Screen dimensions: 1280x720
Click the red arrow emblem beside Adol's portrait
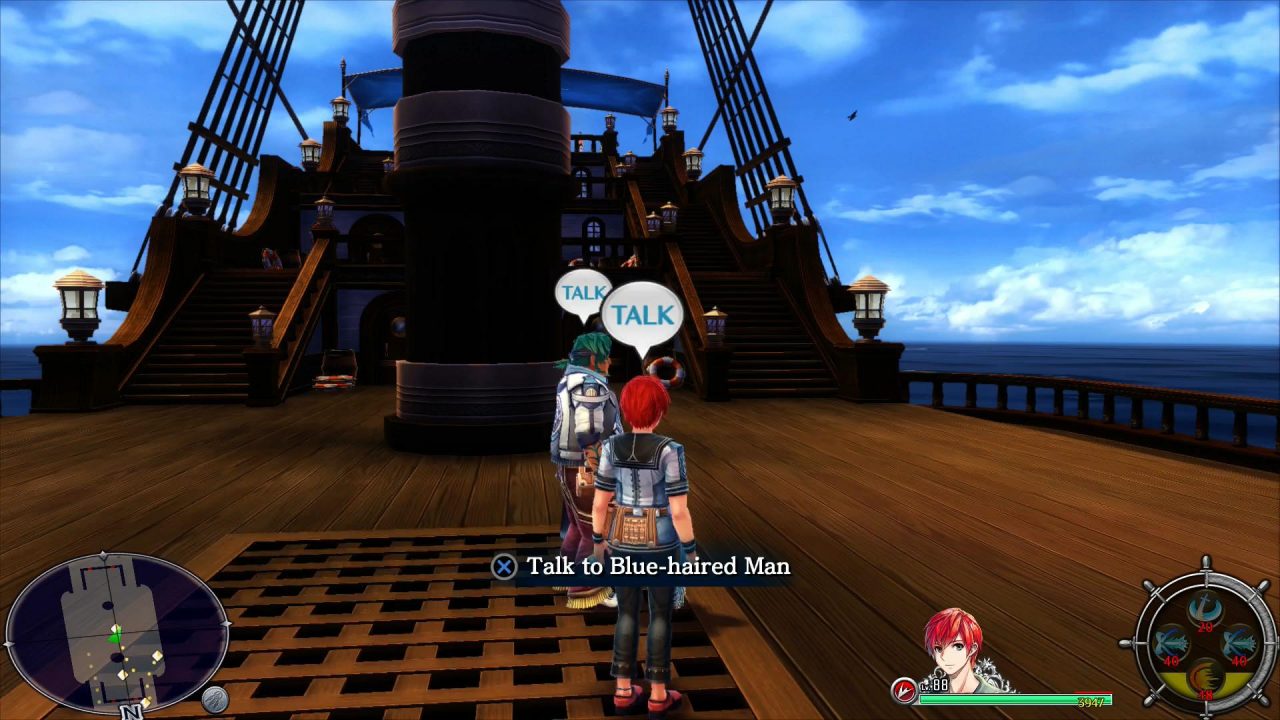(902, 689)
